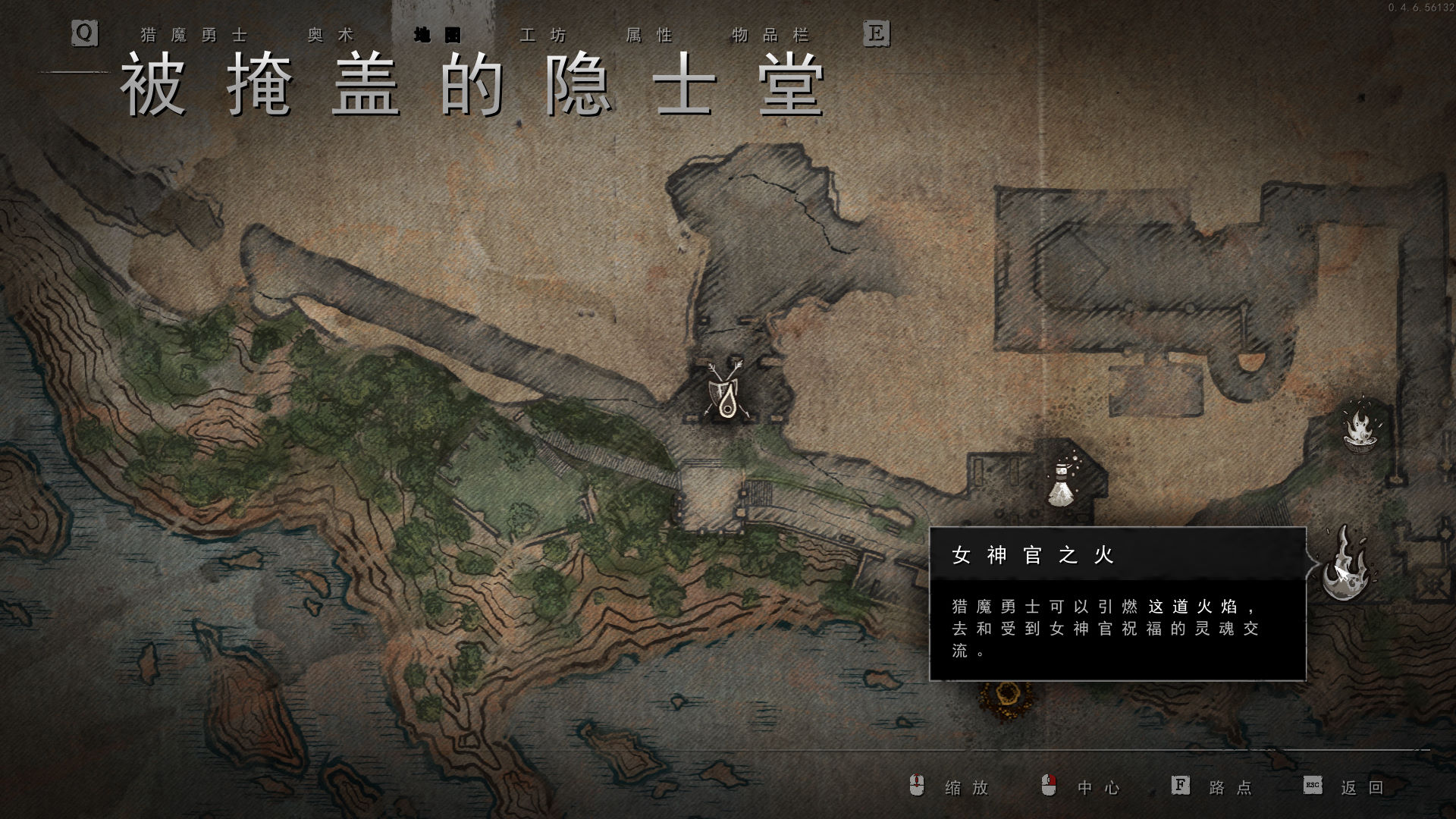1456x819 pixels.
Task: Switch to the 猎魔勇士 tab
Action: (x=194, y=36)
